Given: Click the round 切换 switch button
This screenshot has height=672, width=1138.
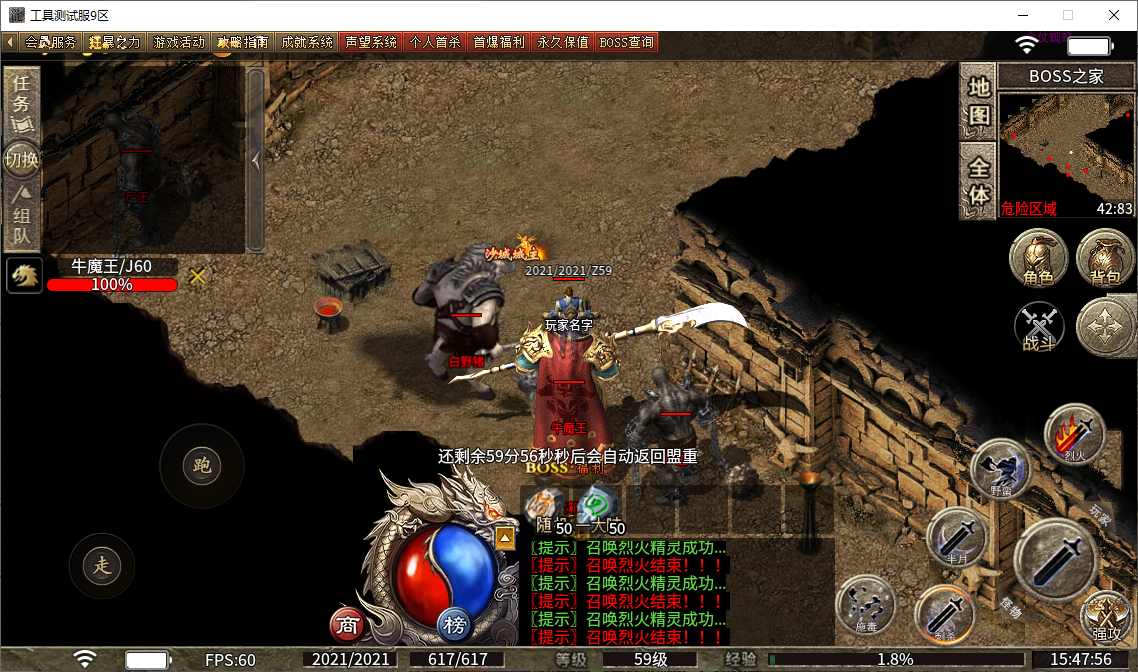Looking at the screenshot, I should click(x=21, y=160).
